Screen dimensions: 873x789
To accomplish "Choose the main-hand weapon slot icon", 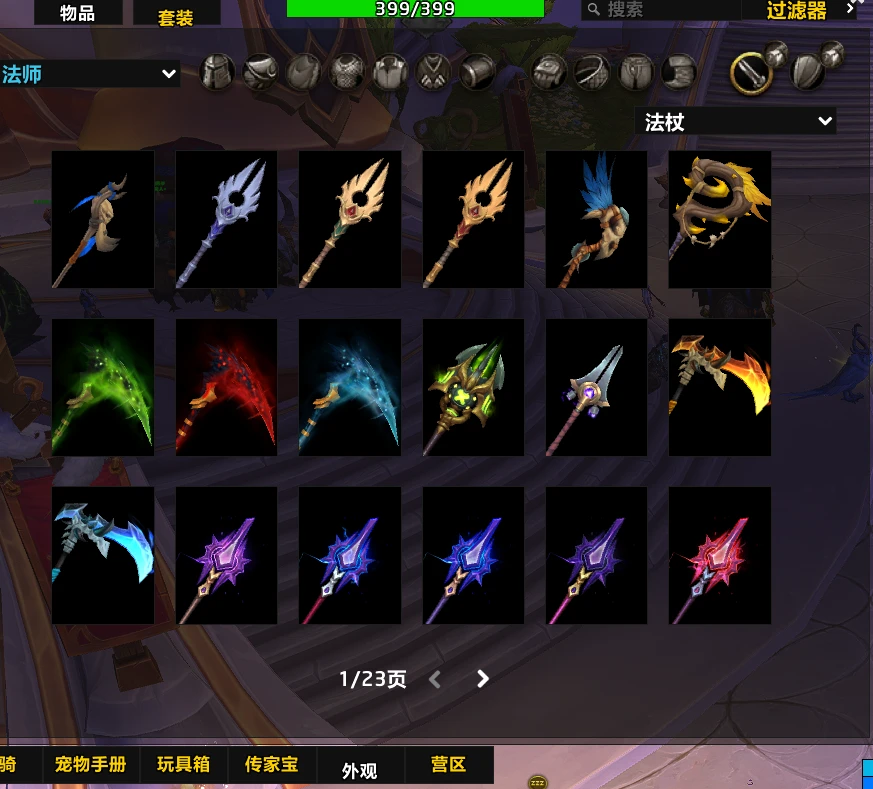I will point(750,72).
